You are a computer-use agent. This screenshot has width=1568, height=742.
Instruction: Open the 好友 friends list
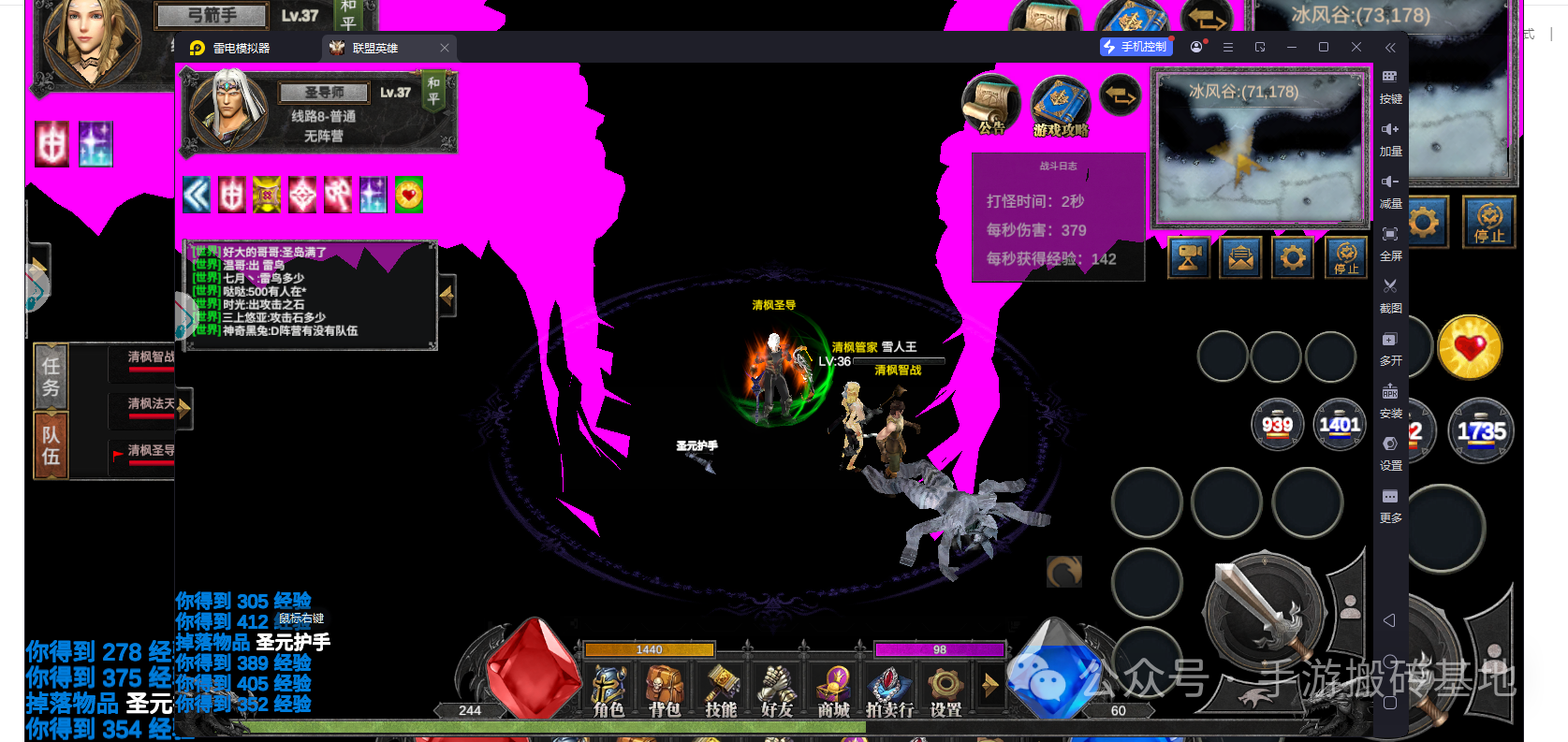[777, 691]
